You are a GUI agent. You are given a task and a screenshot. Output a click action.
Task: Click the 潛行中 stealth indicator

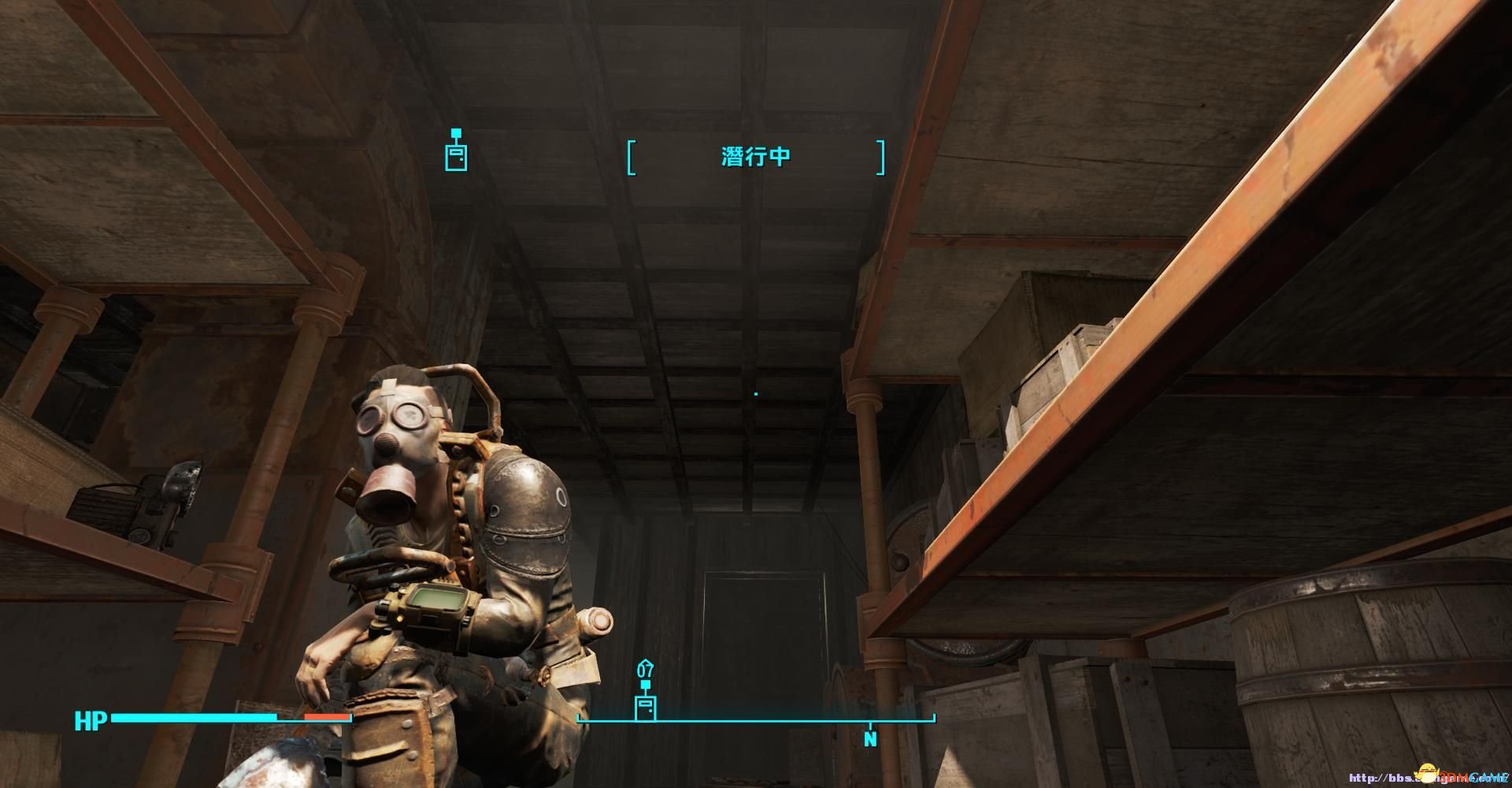755,156
